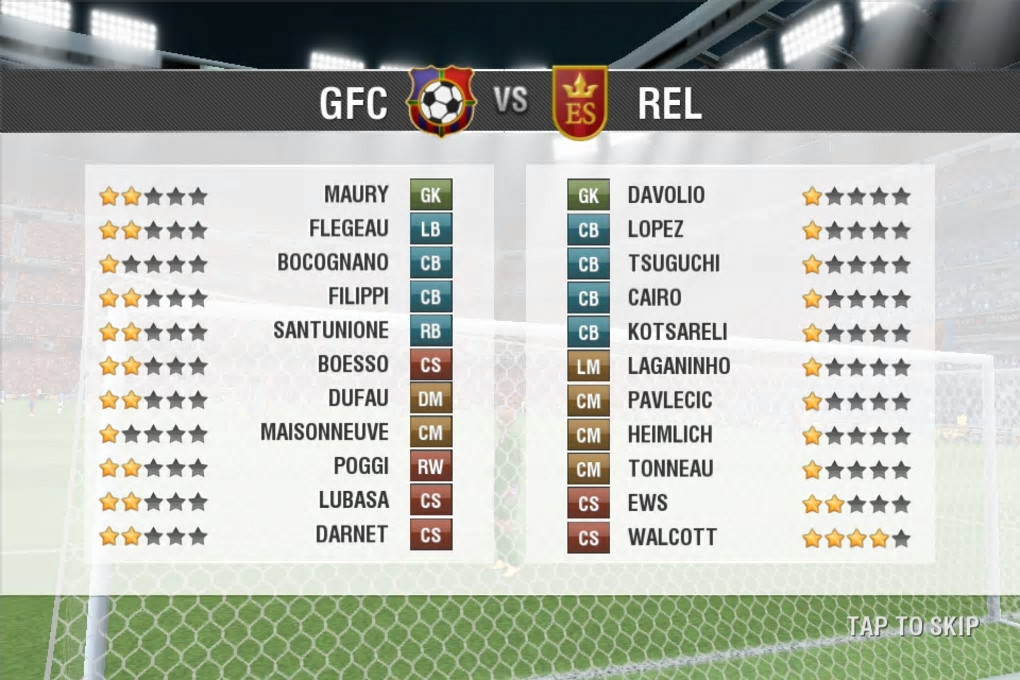Select Poggi's RW position badge
The width and height of the screenshot is (1020, 680).
(x=431, y=467)
